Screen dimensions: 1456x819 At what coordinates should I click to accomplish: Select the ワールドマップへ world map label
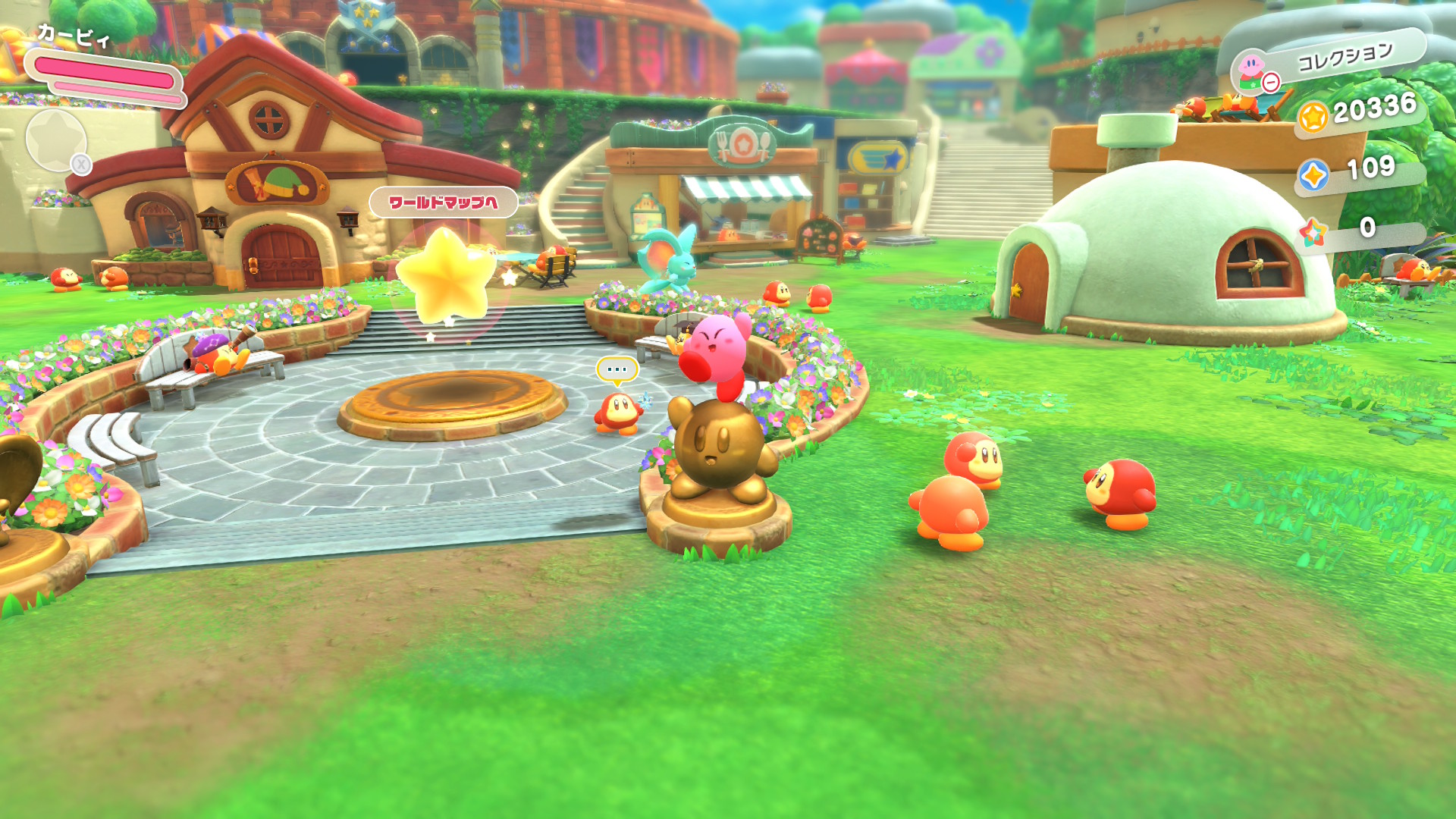(444, 202)
